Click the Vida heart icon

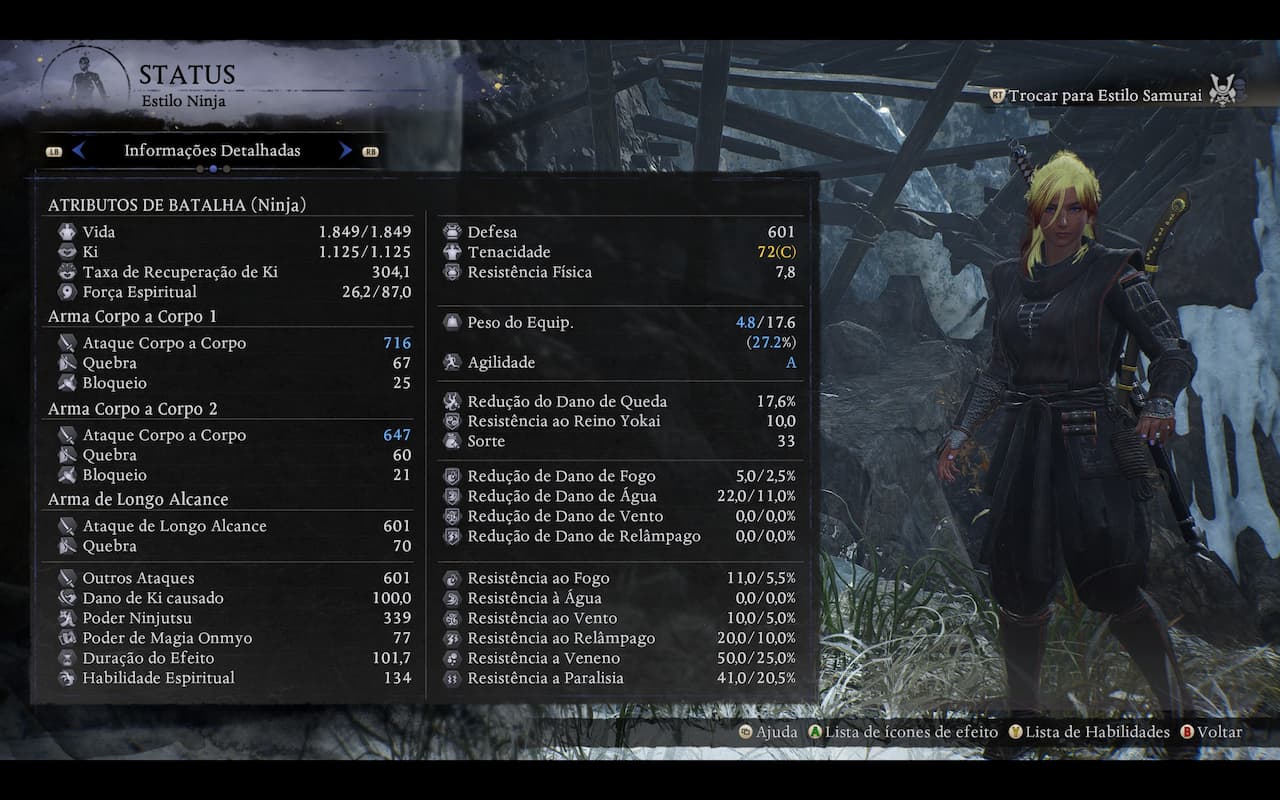coord(66,231)
